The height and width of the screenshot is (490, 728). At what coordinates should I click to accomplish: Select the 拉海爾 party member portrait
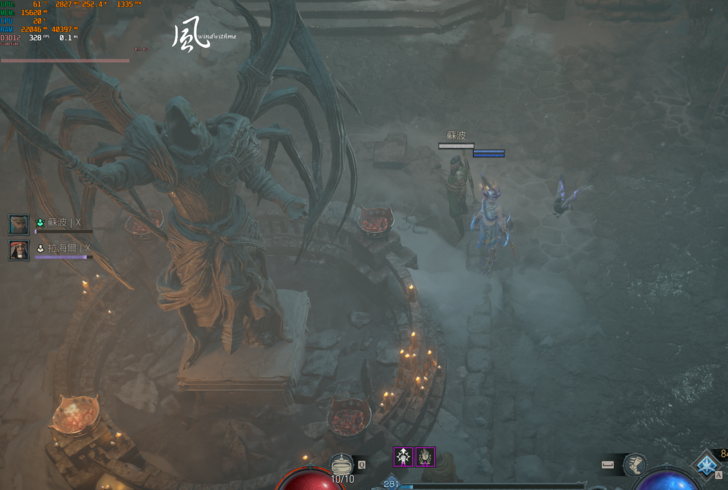(x=19, y=249)
